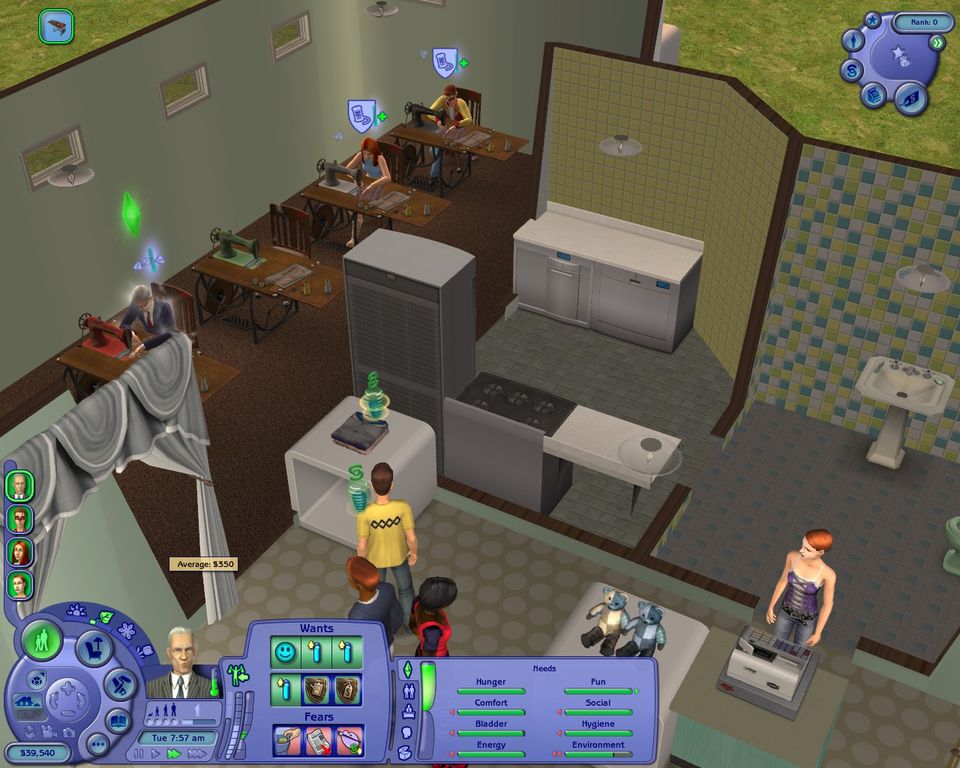Open Buy mode with the armchair button
The image size is (960, 768).
(x=94, y=647)
